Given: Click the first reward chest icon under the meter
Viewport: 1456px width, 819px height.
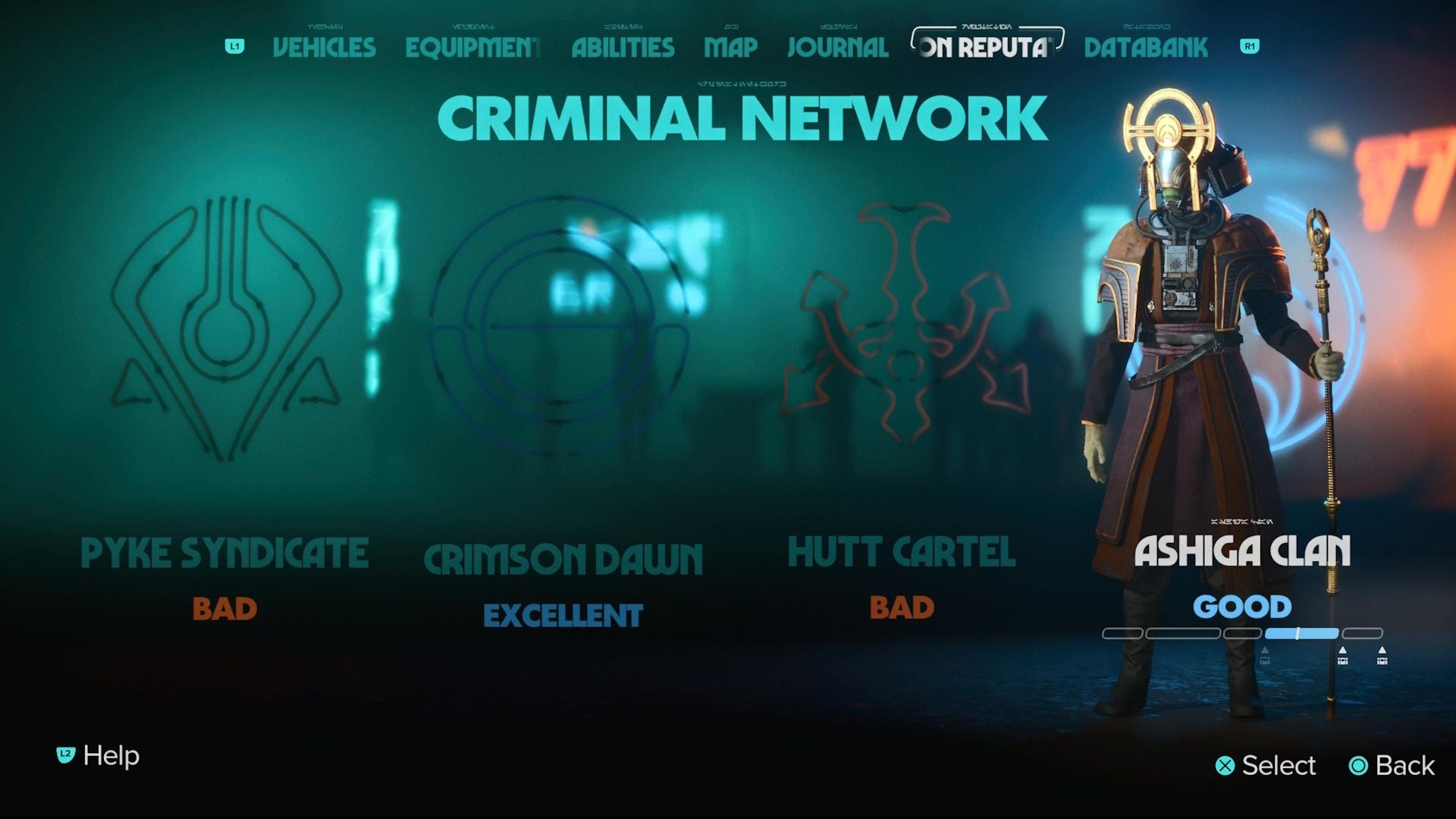Looking at the screenshot, I should tap(1265, 661).
